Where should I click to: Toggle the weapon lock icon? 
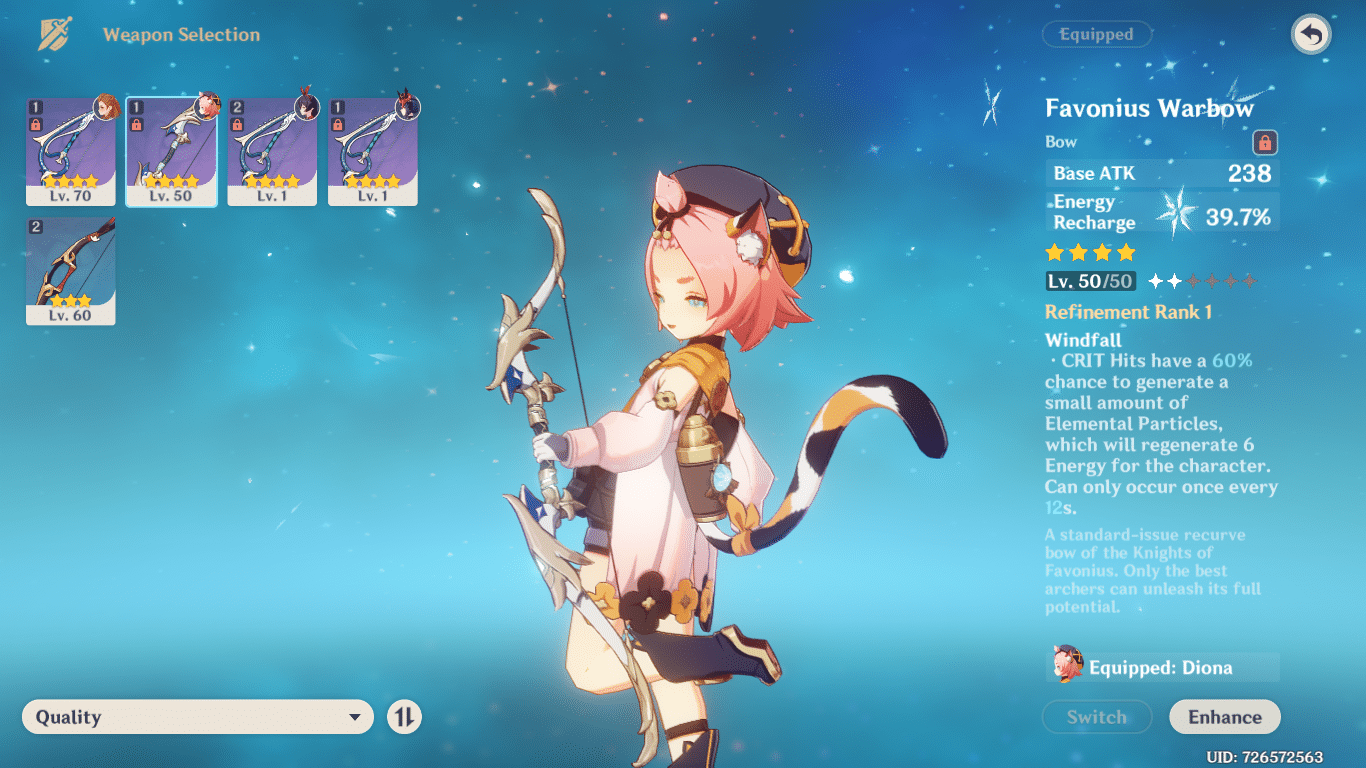(1265, 143)
